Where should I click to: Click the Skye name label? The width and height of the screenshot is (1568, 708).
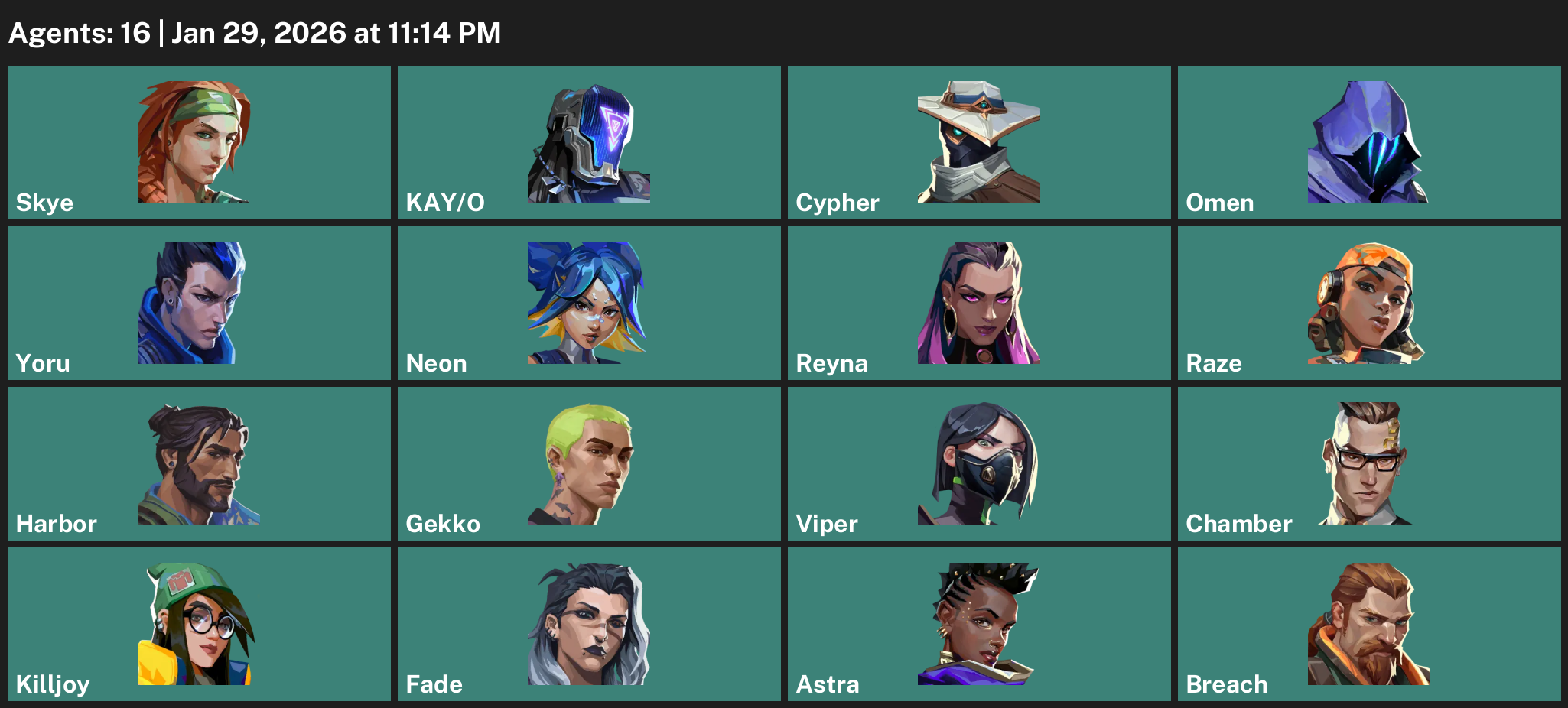[44, 203]
